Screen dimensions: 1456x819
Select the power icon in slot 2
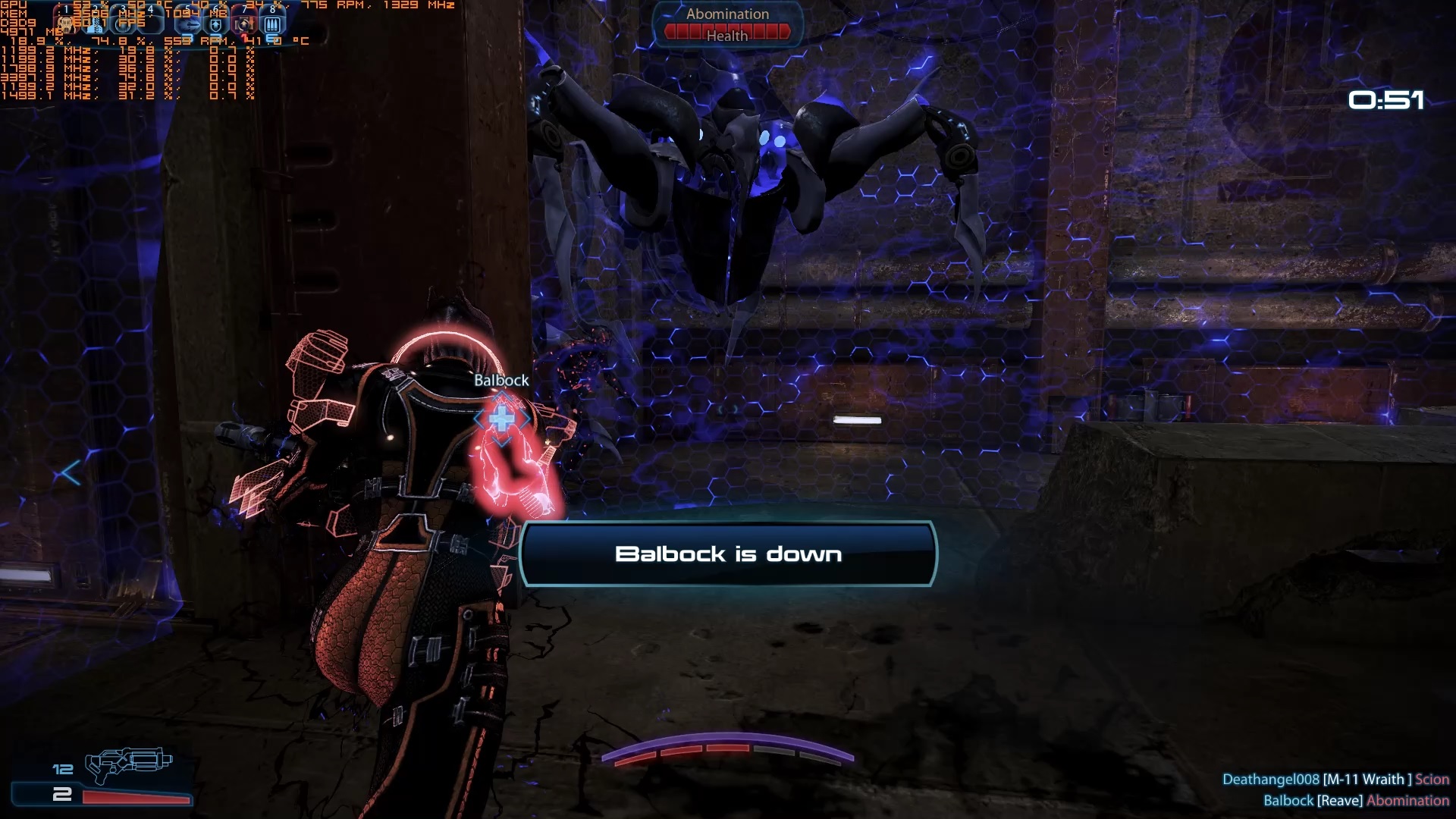pos(95,23)
